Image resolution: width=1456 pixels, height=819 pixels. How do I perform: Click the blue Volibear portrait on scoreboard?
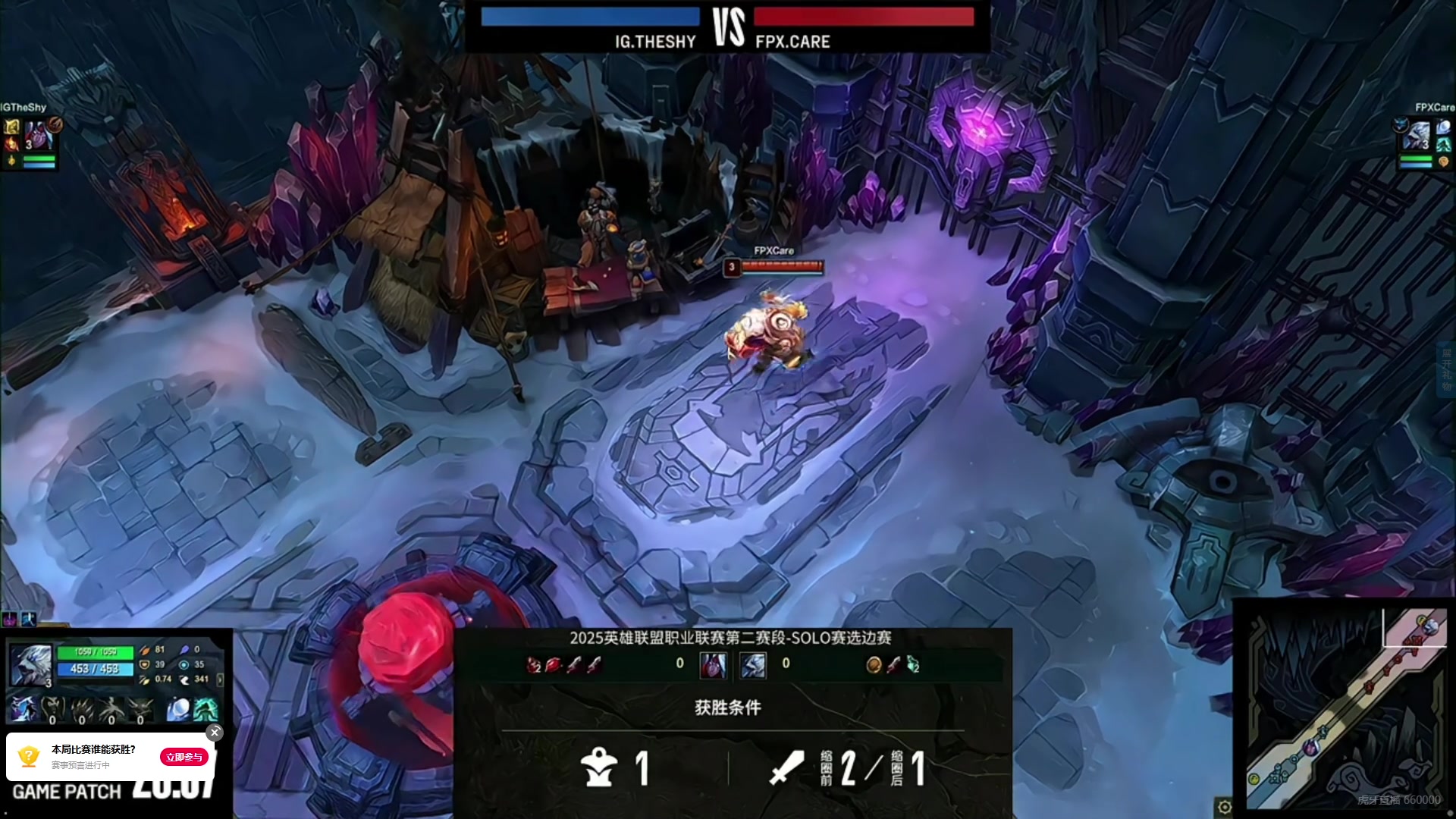pyautogui.click(x=752, y=665)
